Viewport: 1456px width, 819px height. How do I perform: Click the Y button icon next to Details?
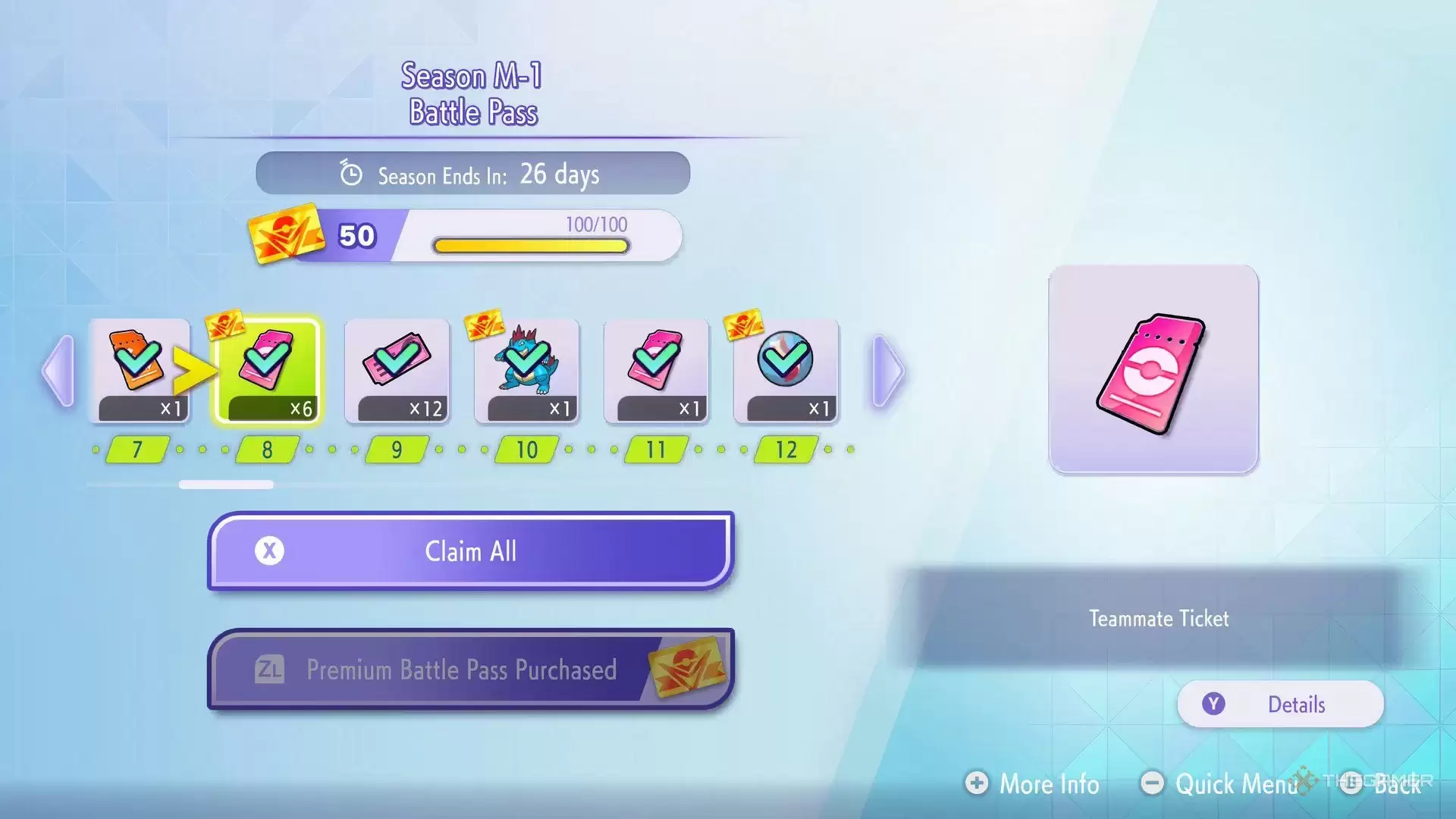pos(1215,704)
